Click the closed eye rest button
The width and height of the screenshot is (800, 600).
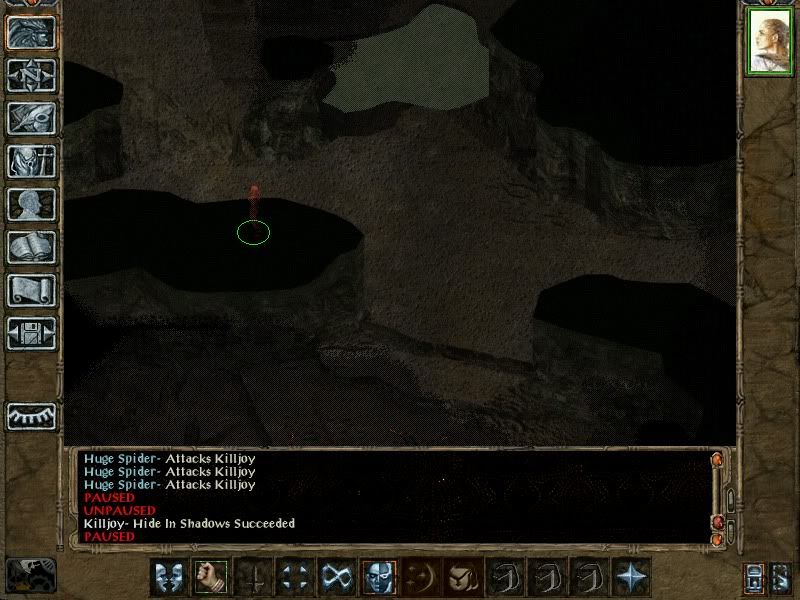[31, 415]
